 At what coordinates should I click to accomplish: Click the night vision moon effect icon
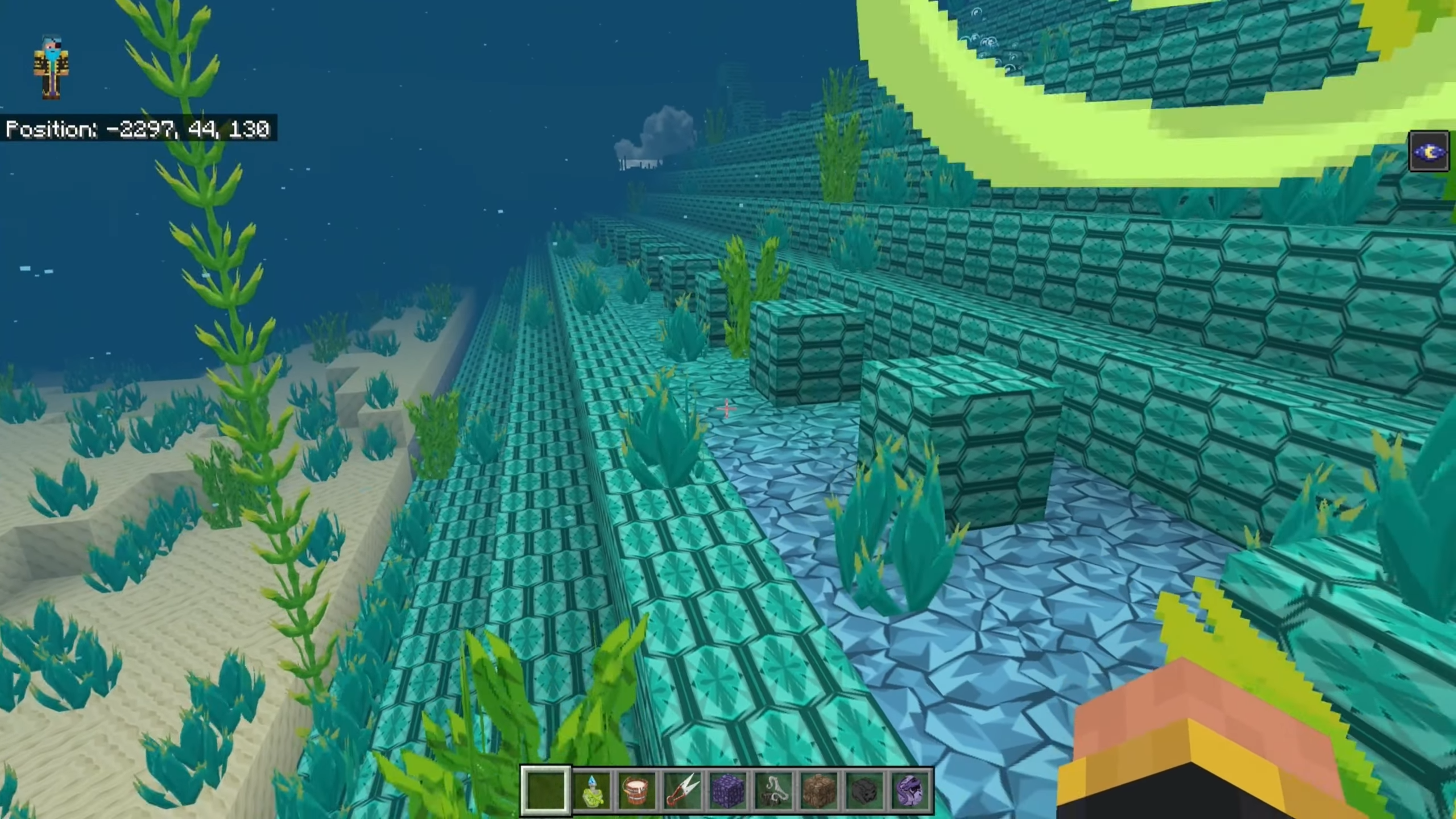click(x=1429, y=151)
